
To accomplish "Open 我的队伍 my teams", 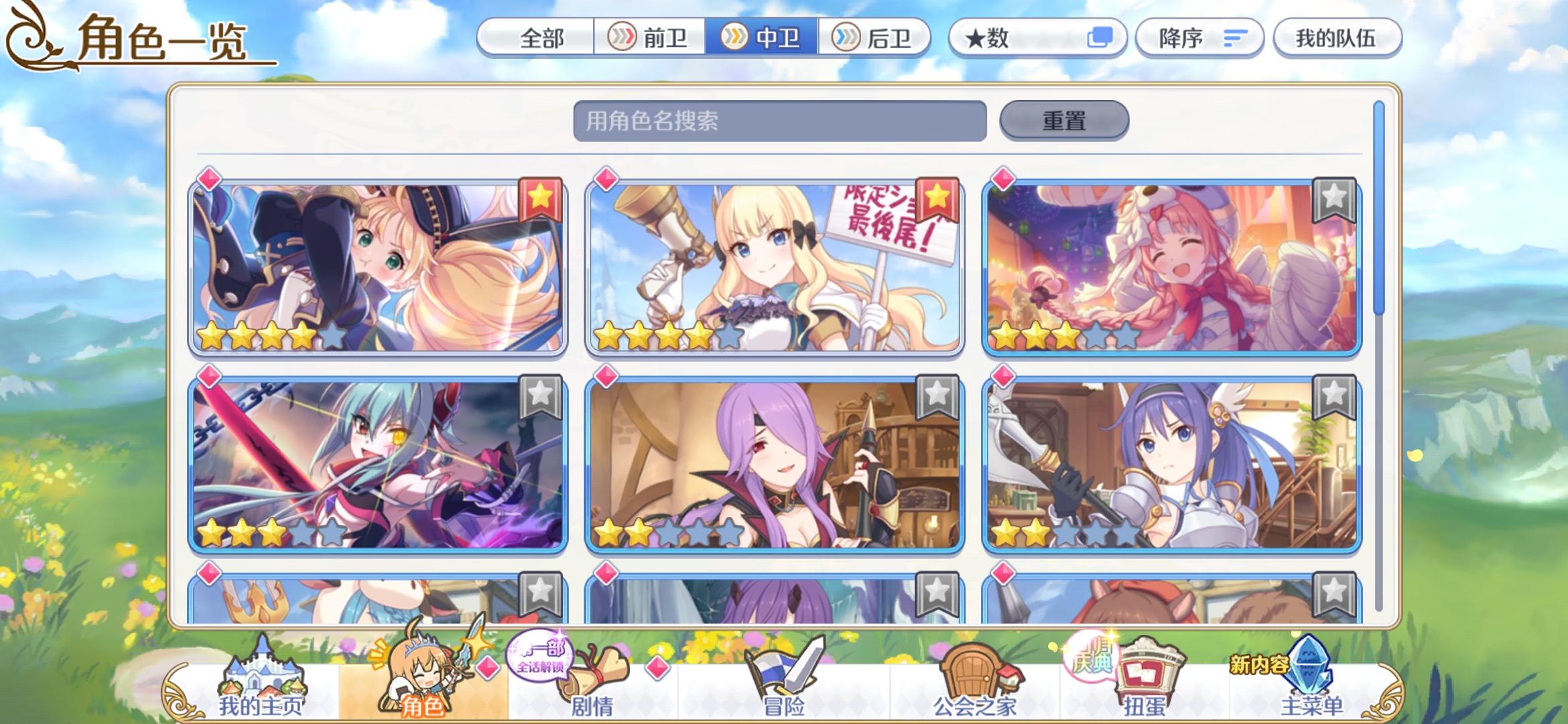I will (1337, 39).
